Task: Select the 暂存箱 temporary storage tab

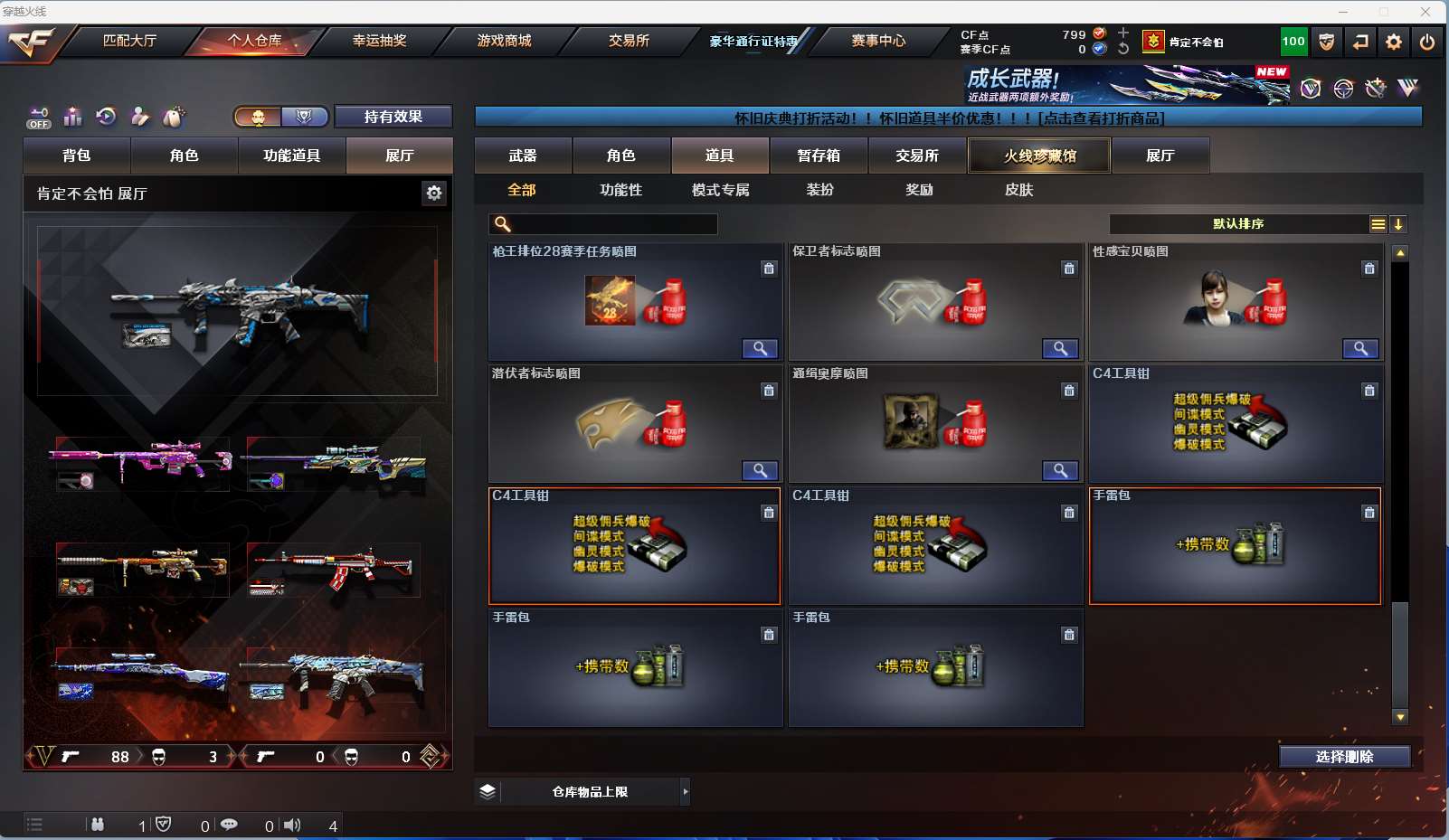Action: click(819, 156)
